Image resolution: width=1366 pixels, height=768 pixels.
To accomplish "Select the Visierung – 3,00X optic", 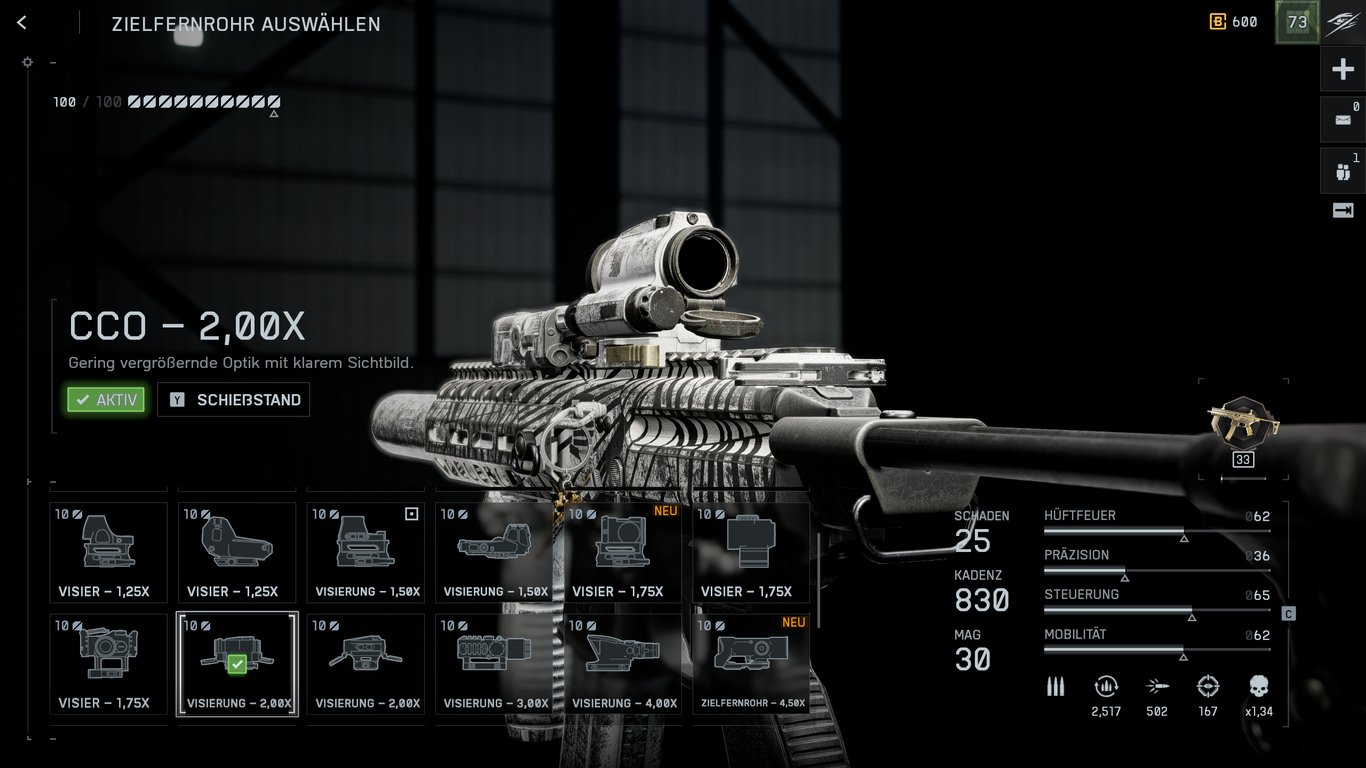I will click(494, 664).
